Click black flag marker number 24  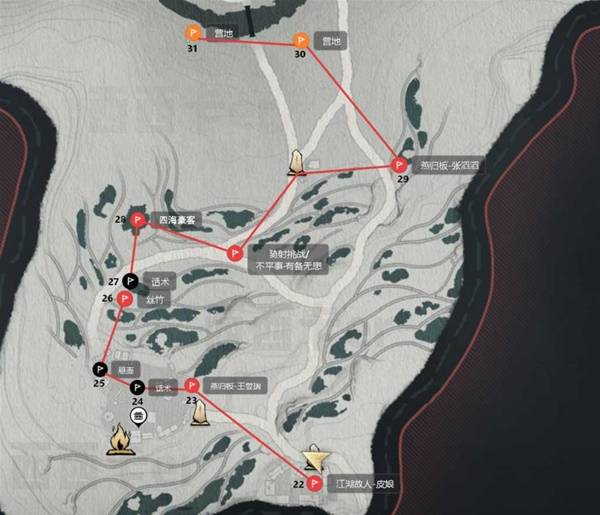pyautogui.click(x=138, y=386)
